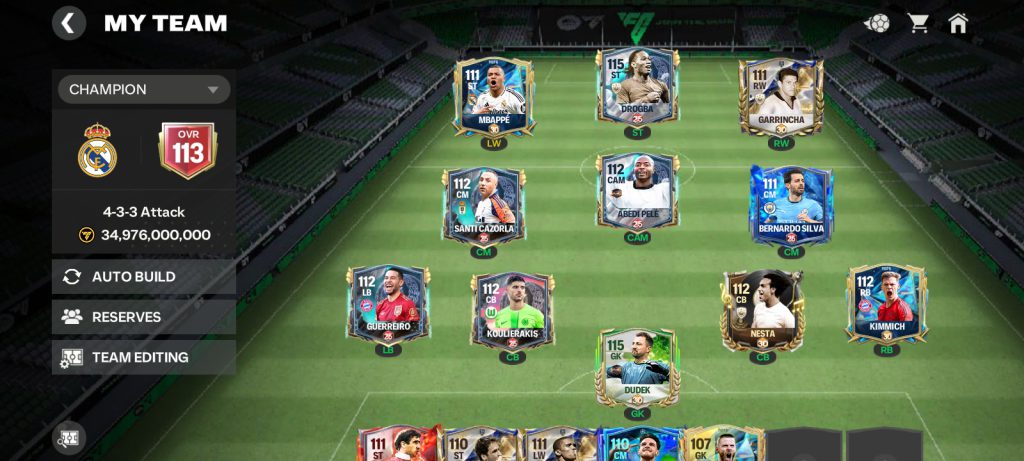The width and height of the screenshot is (1024, 461).
Task: Click the tactics icon in bottom-left corner
Action: point(69,438)
